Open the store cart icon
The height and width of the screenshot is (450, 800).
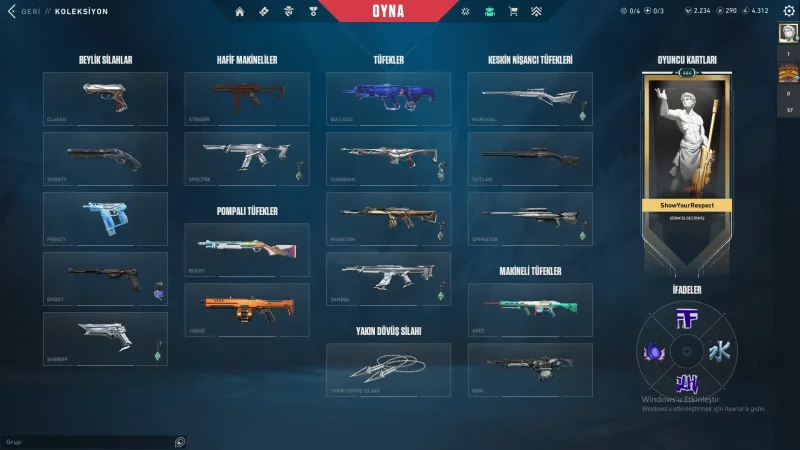[x=513, y=11]
